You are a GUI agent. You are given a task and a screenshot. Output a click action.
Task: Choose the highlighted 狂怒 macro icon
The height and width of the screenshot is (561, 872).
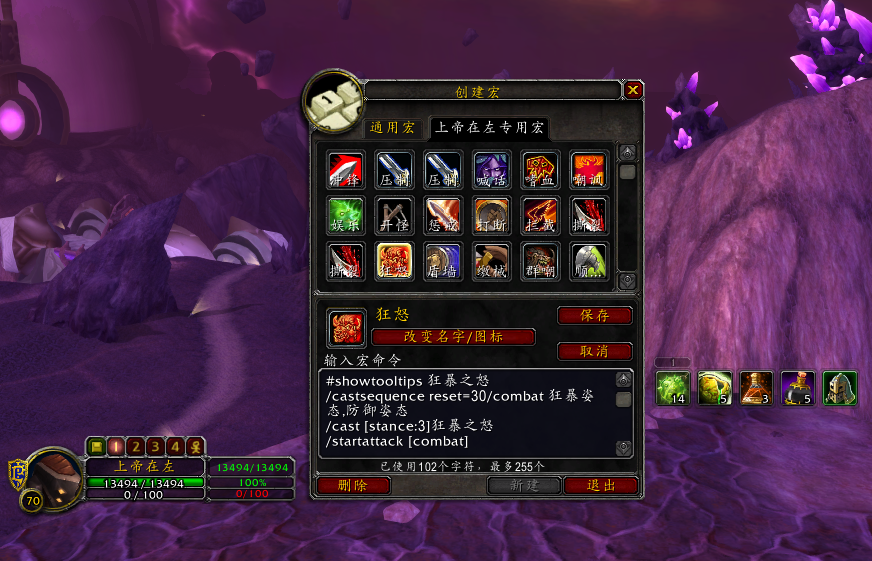point(395,262)
